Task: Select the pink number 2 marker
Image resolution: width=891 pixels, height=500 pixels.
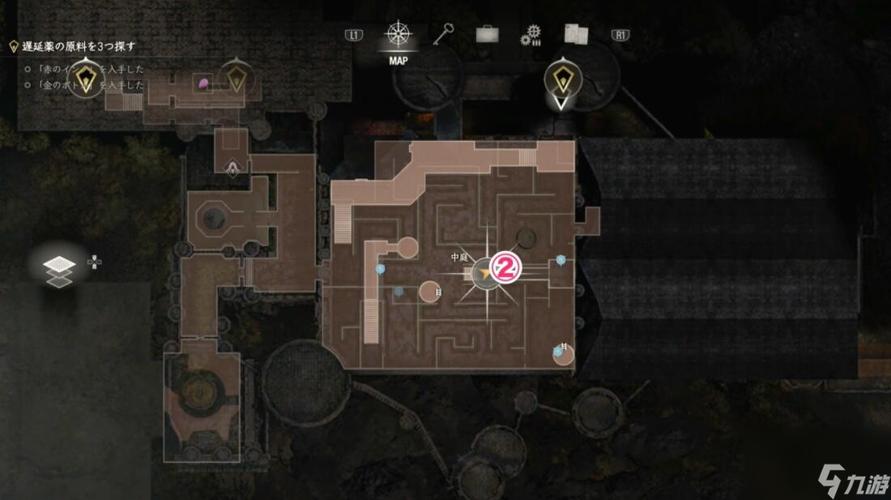Action: click(x=508, y=267)
